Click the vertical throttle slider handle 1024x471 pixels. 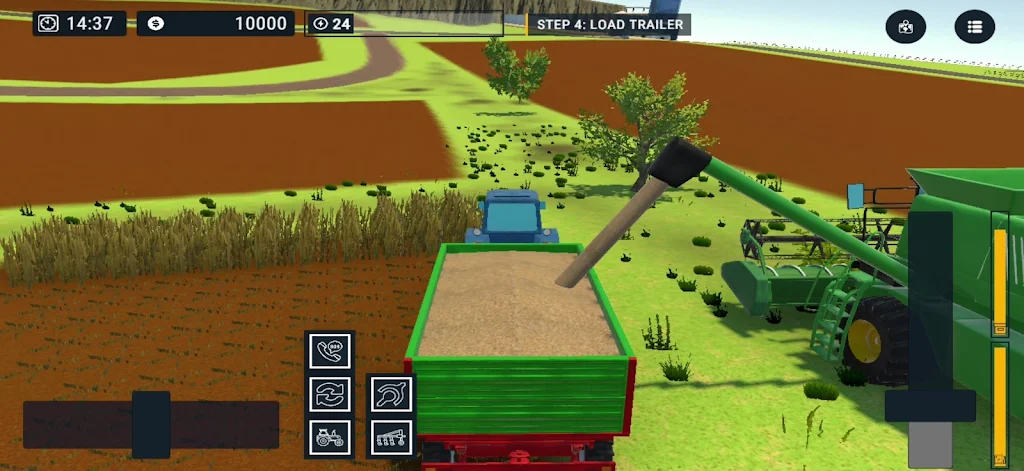click(x=930, y=405)
